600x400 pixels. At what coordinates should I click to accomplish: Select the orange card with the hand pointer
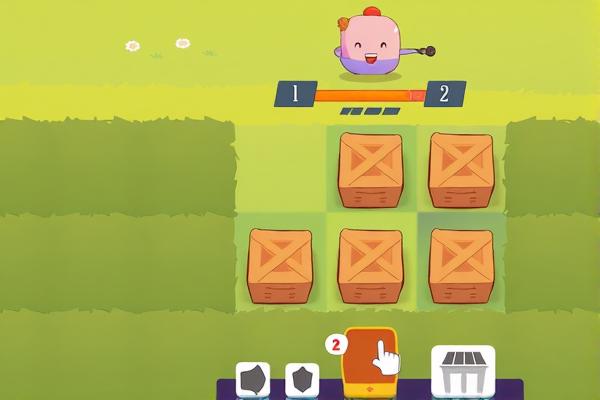[370, 361]
